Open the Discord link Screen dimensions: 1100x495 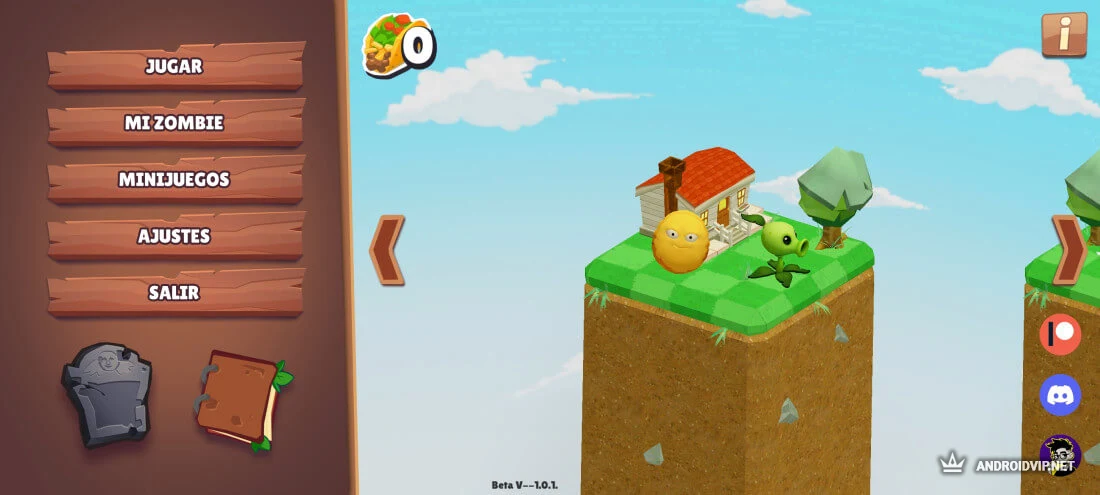[x=1060, y=394]
